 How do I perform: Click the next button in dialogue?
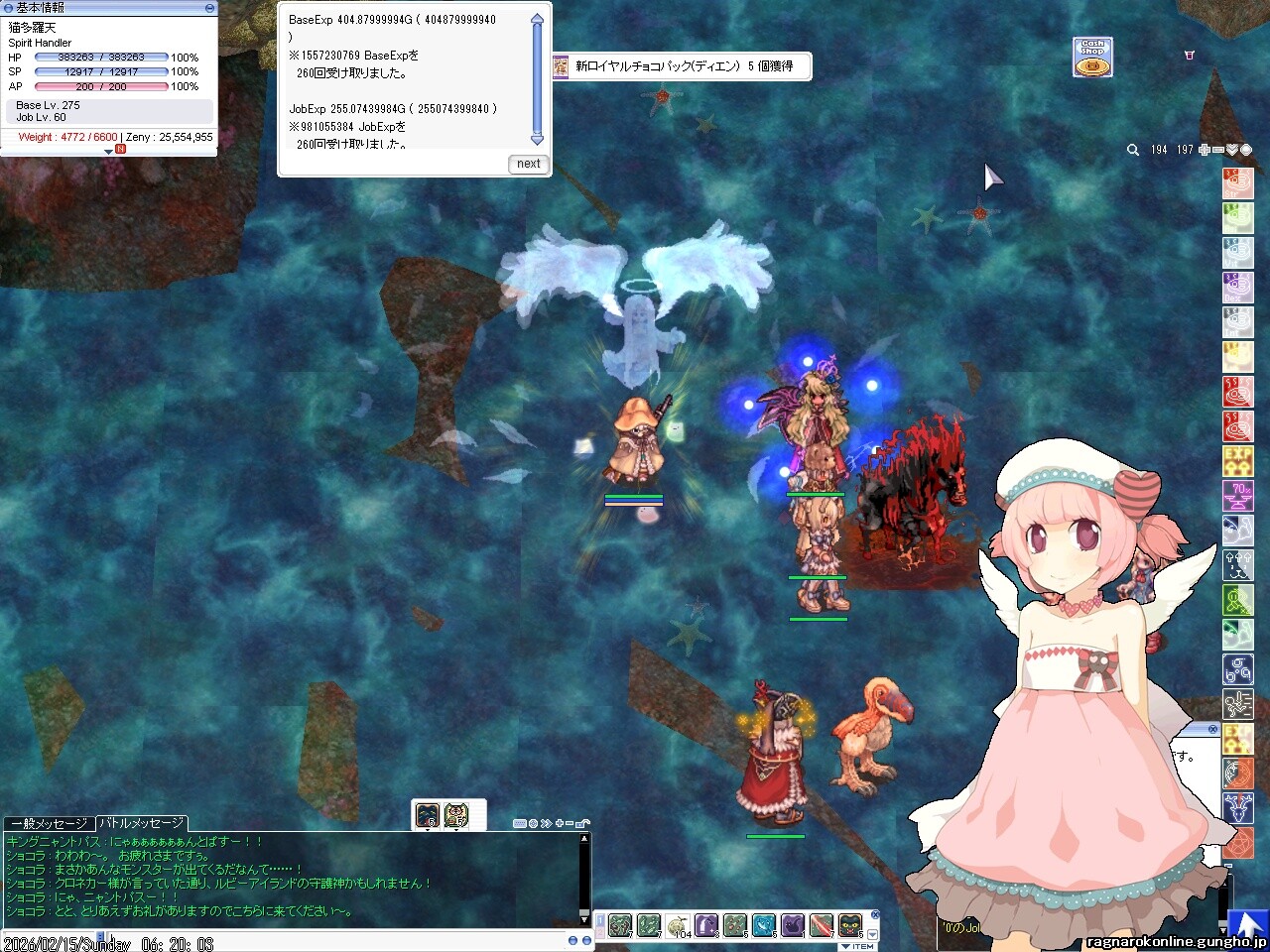pyautogui.click(x=529, y=164)
